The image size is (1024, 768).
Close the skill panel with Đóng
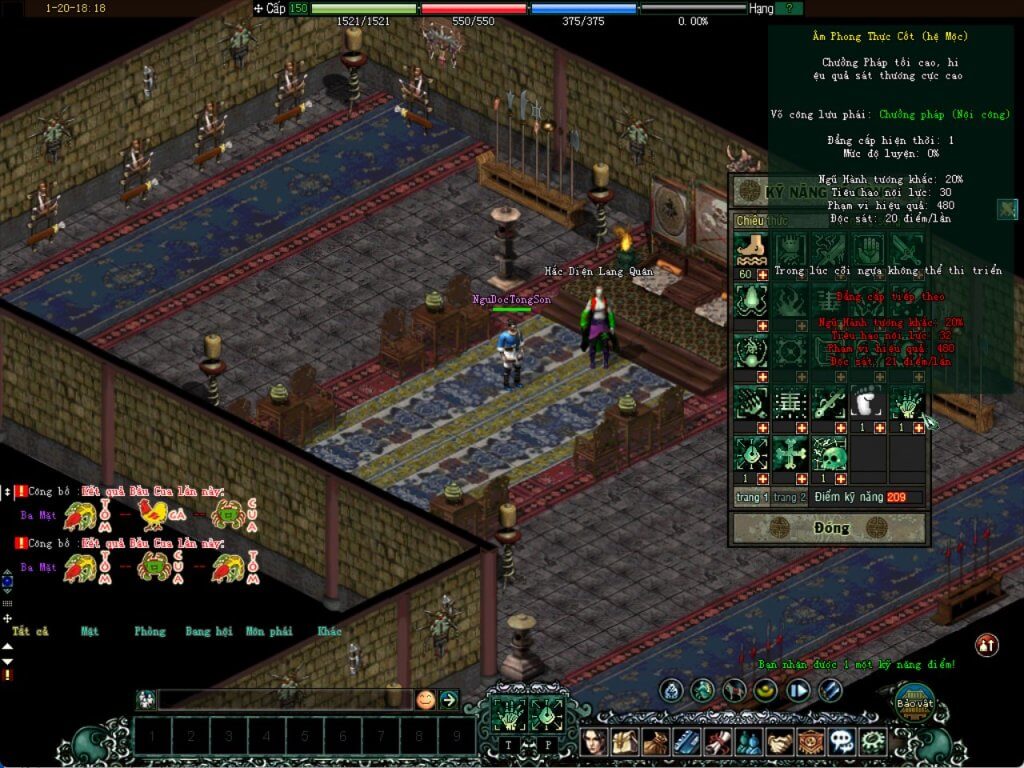click(x=831, y=528)
